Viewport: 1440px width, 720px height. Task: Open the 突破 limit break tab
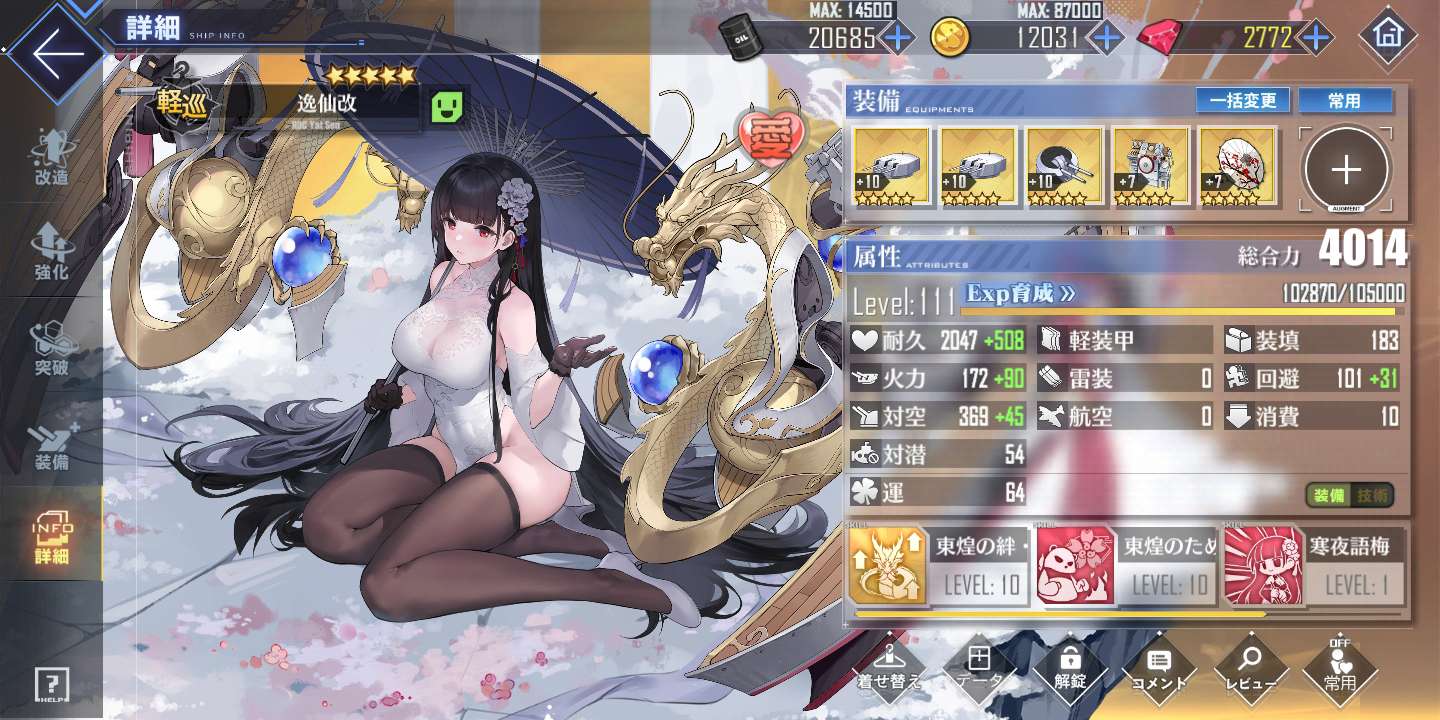click(51, 347)
